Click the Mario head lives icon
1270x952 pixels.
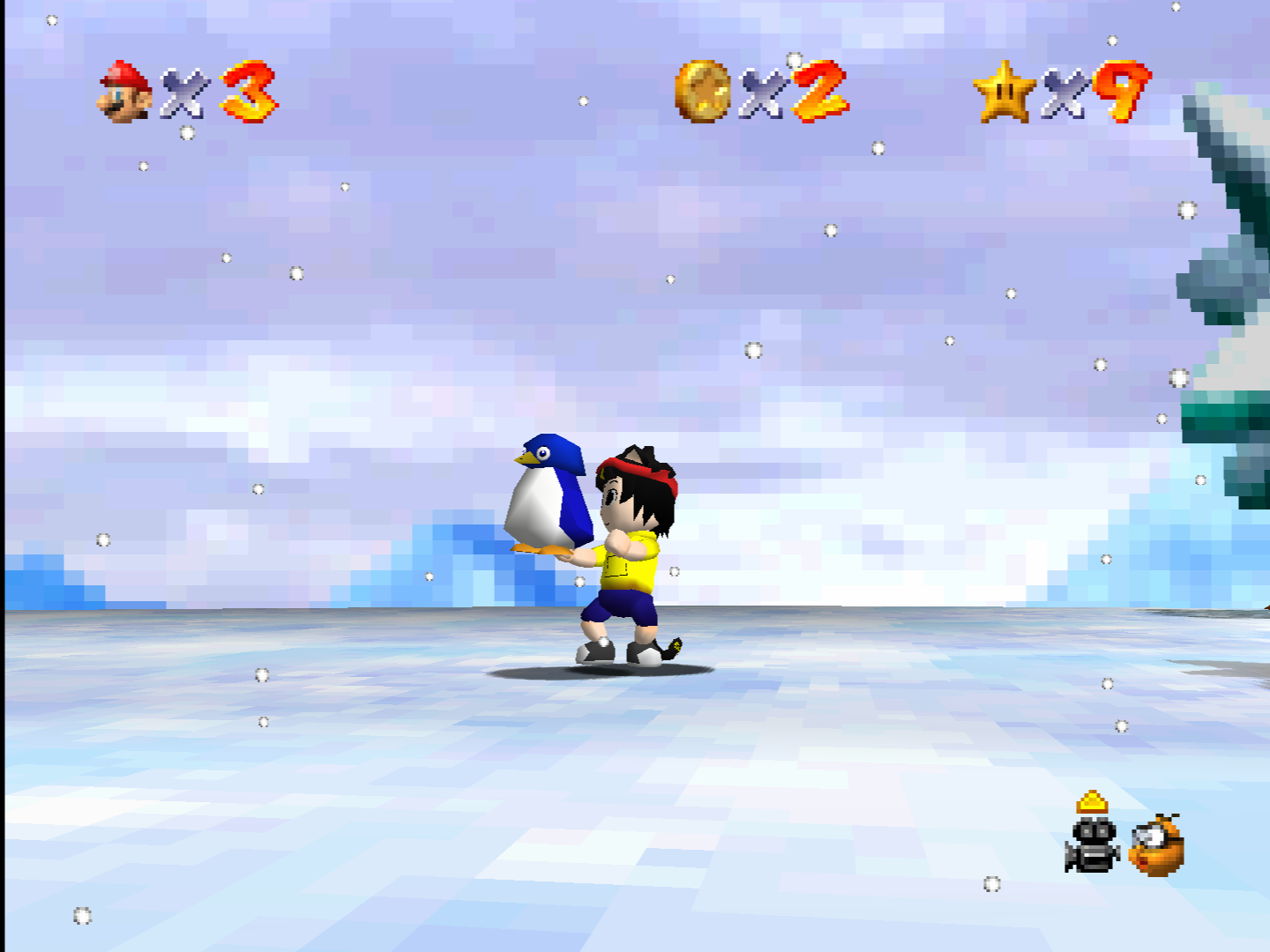[124, 92]
